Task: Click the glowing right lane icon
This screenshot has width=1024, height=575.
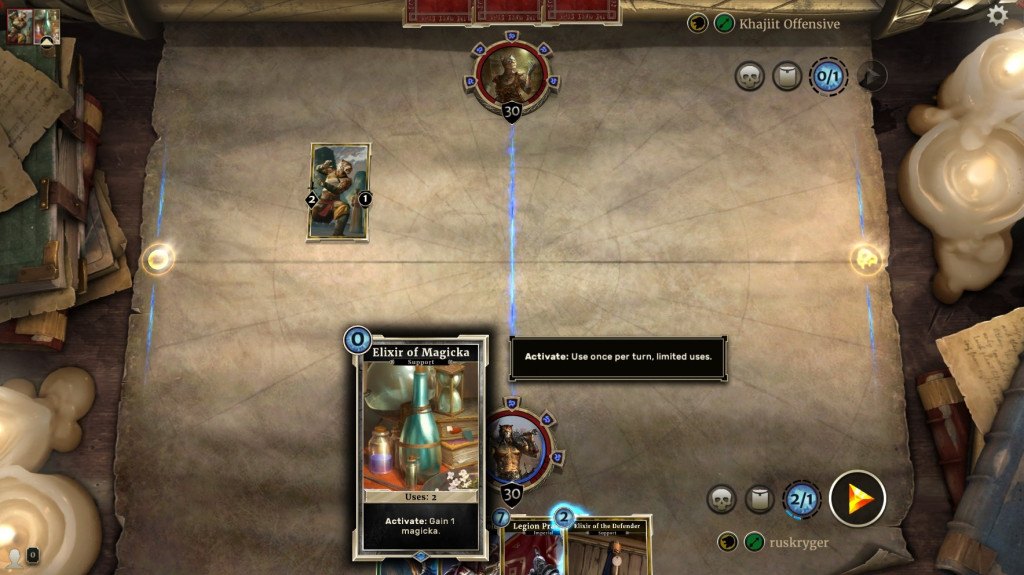Action: click(x=866, y=260)
